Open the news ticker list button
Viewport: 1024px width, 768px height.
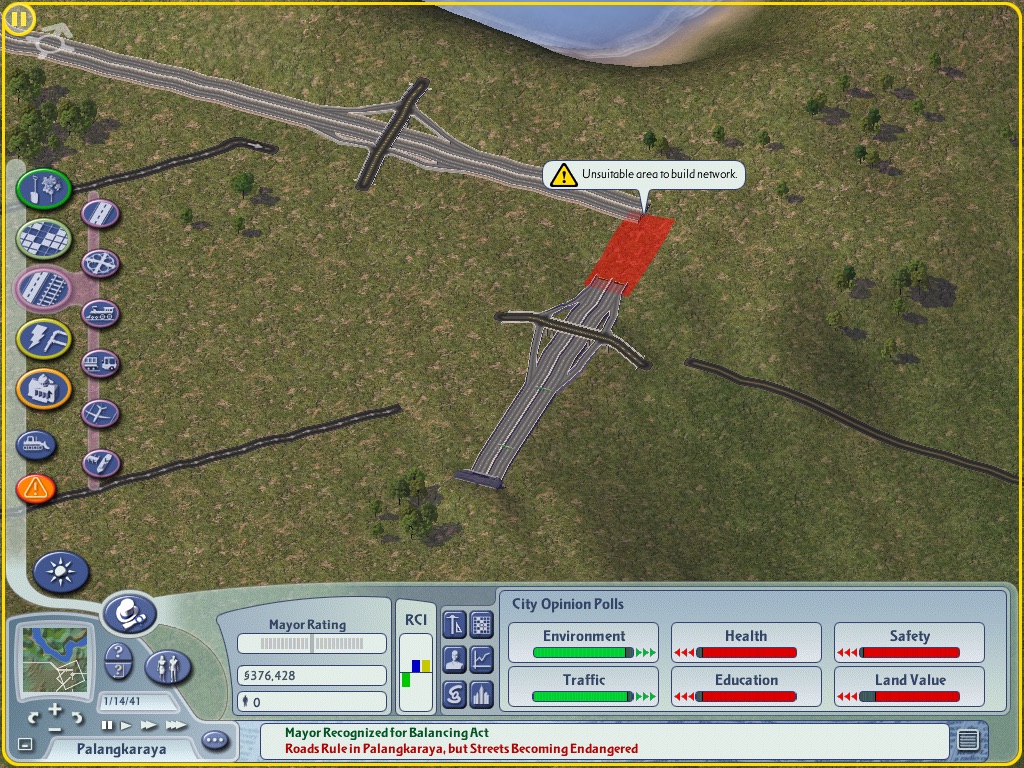coord(967,741)
